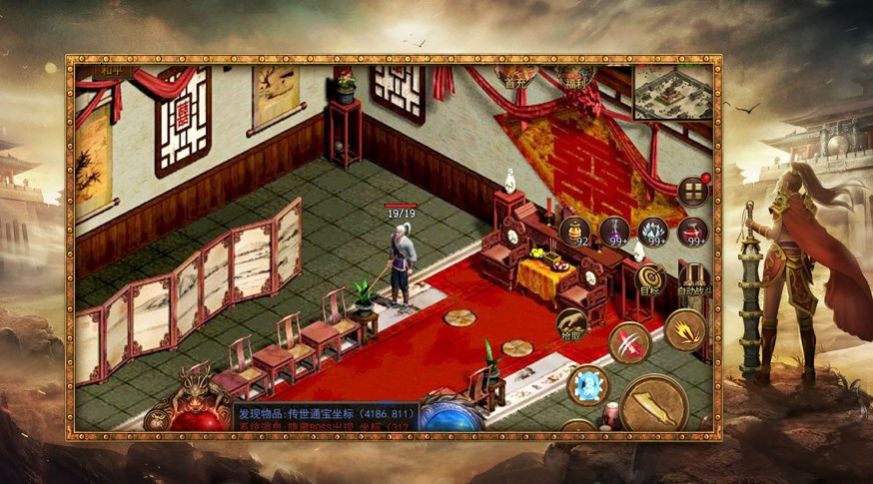The width and height of the screenshot is (873, 484).
Task: Use the white crystal cluster quick slot
Action: click(653, 231)
